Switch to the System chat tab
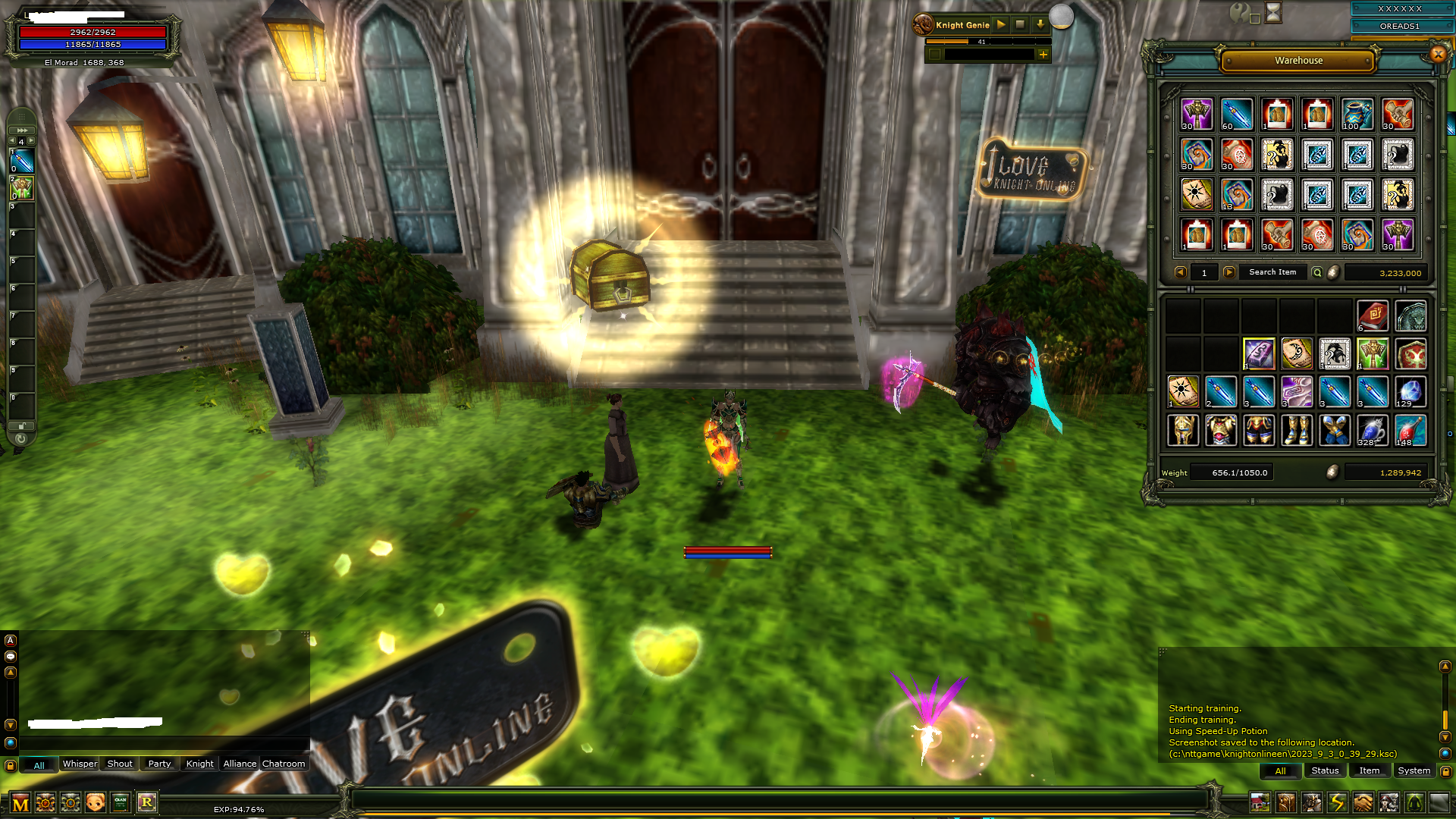 [x=1414, y=770]
